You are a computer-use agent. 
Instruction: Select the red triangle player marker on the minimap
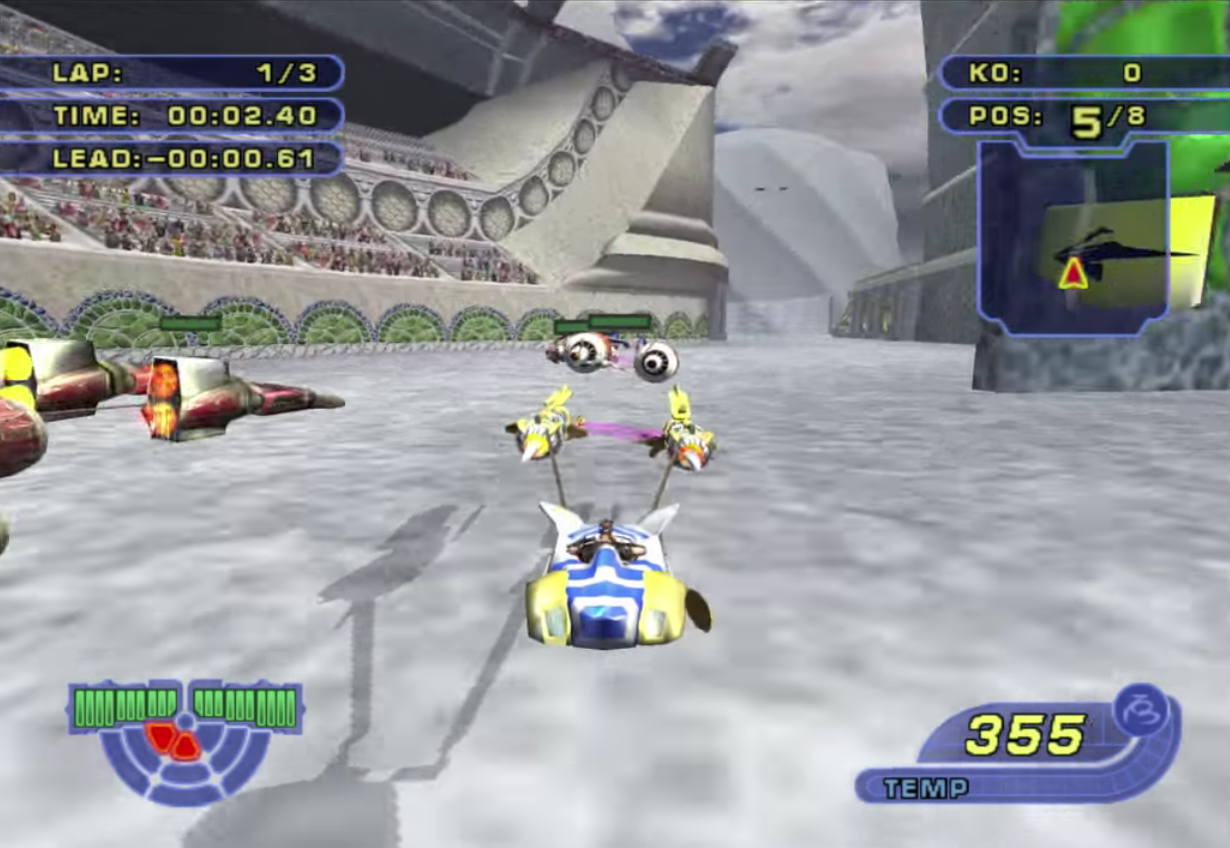click(1073, 273)
